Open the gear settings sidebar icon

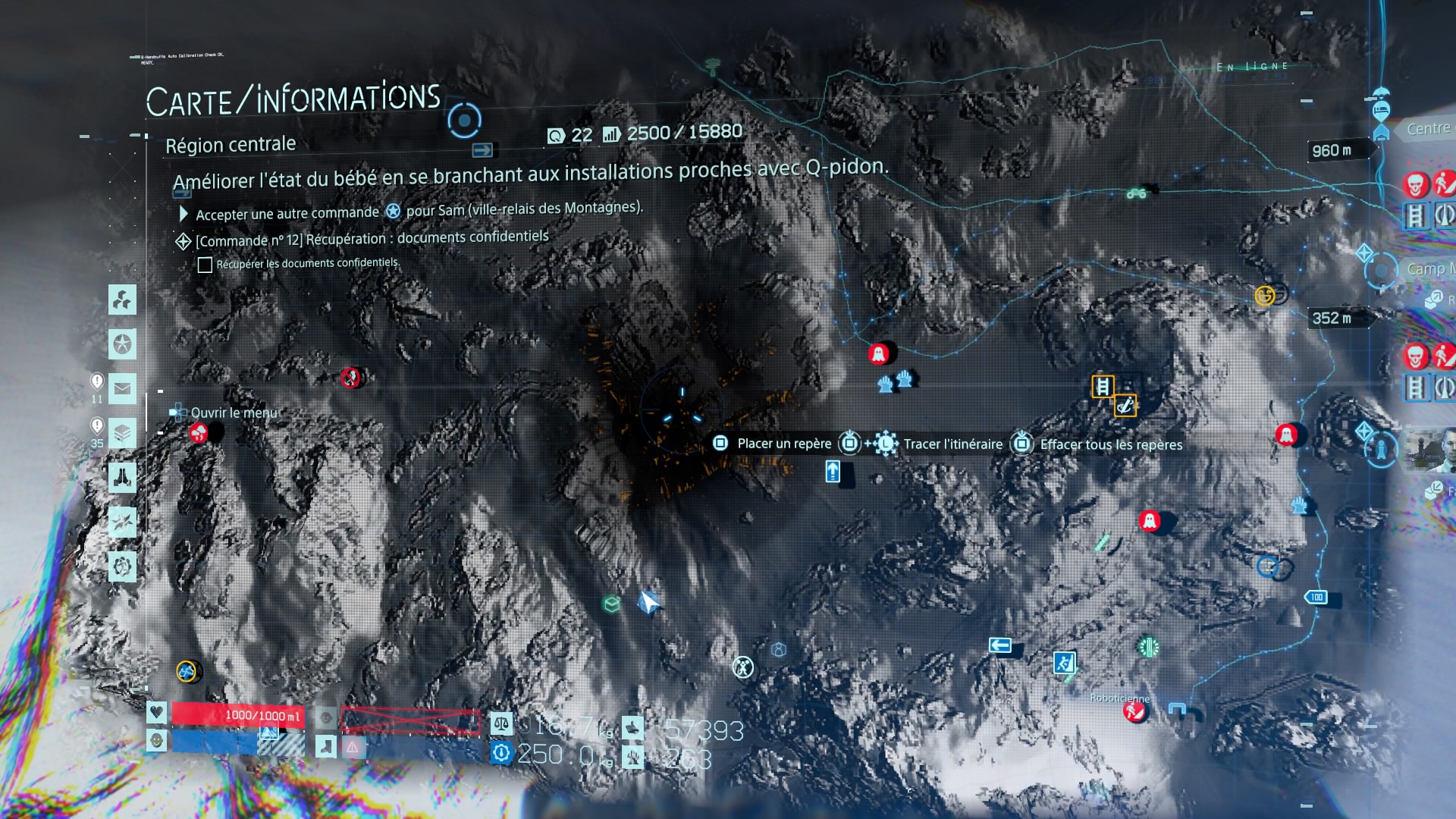(x=122, y=566)
